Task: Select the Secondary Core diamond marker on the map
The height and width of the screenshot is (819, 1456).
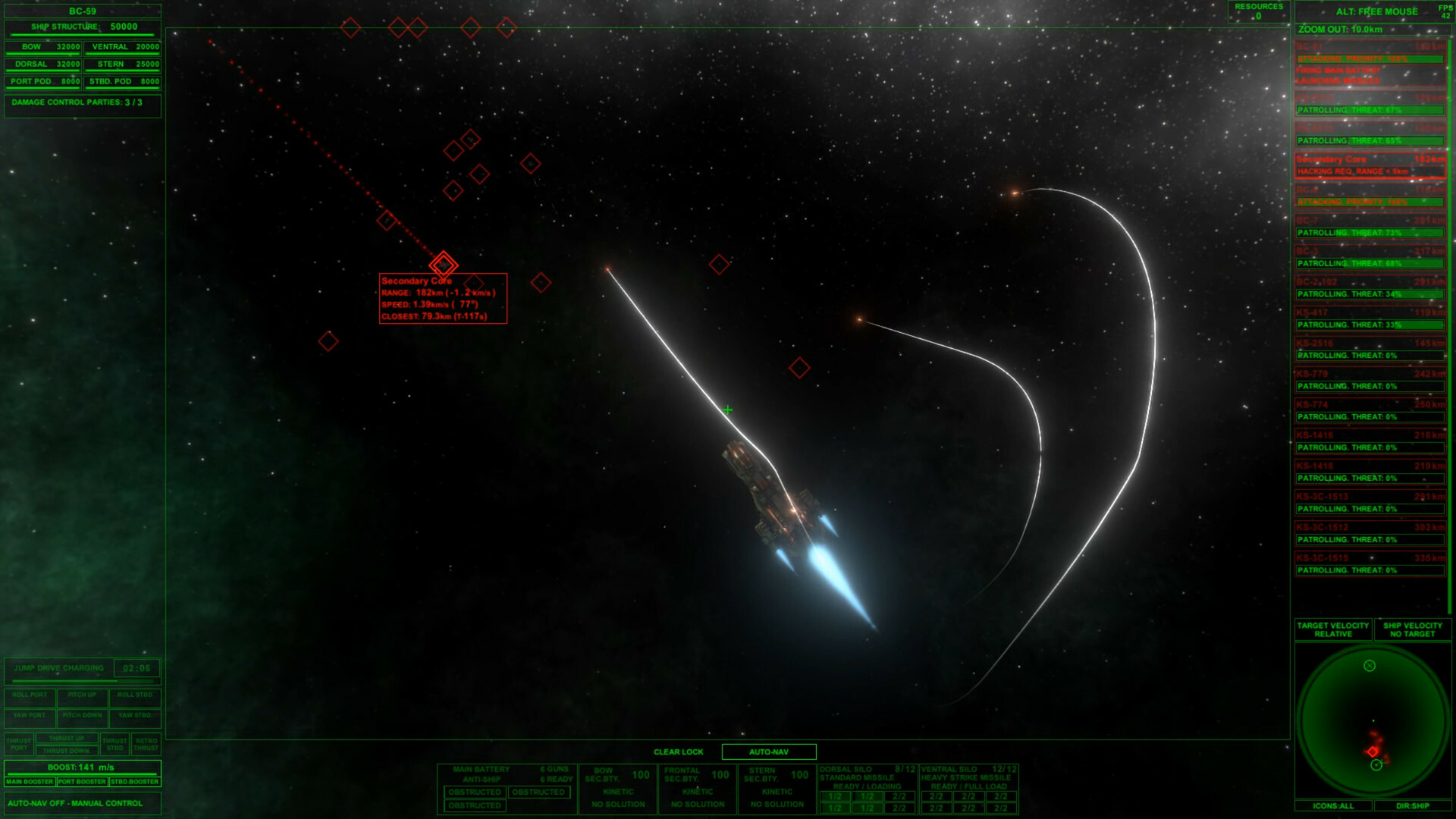Action: click(x=444, y=264)
